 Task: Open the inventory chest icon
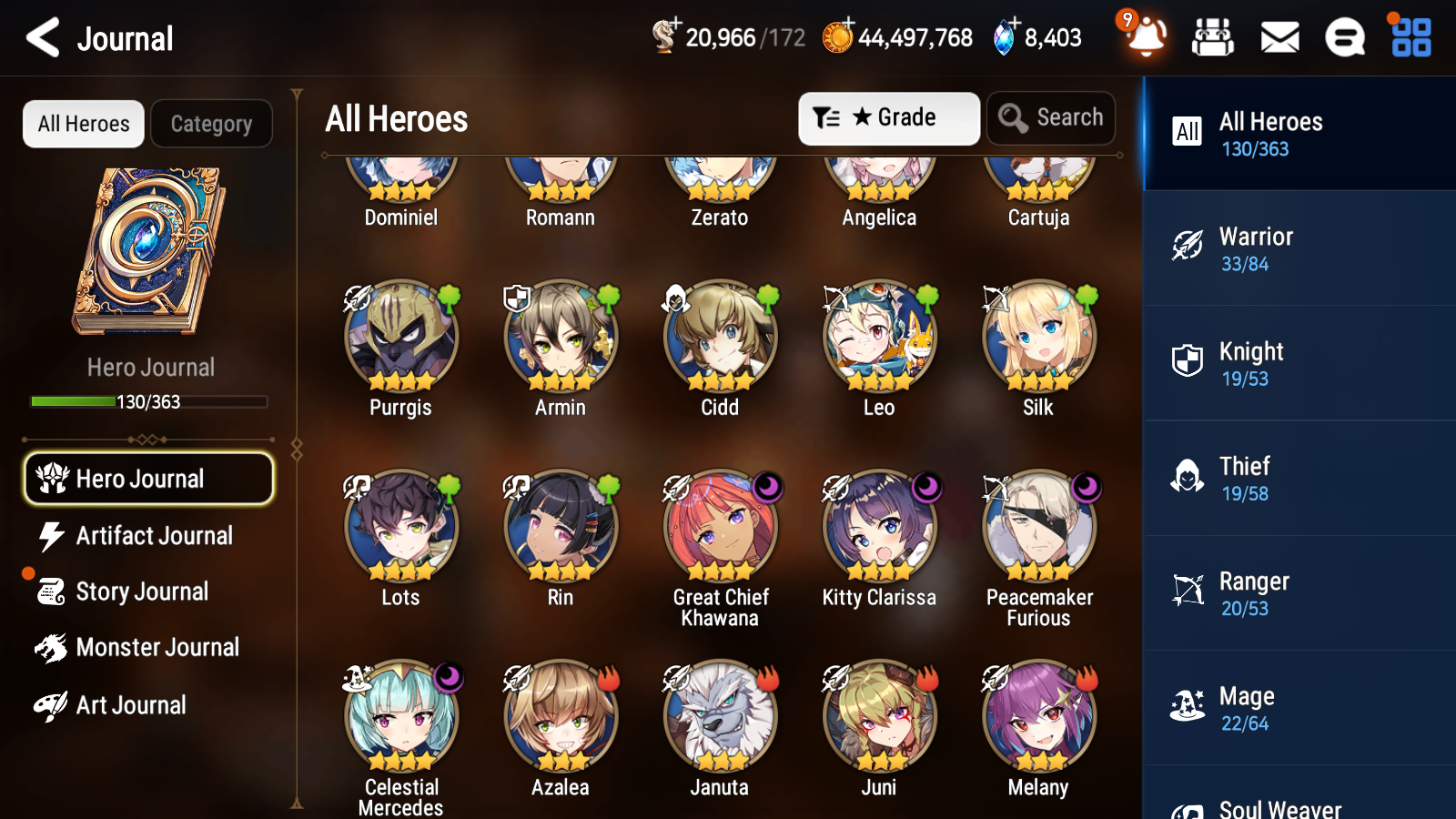[x=1213, y=38]
